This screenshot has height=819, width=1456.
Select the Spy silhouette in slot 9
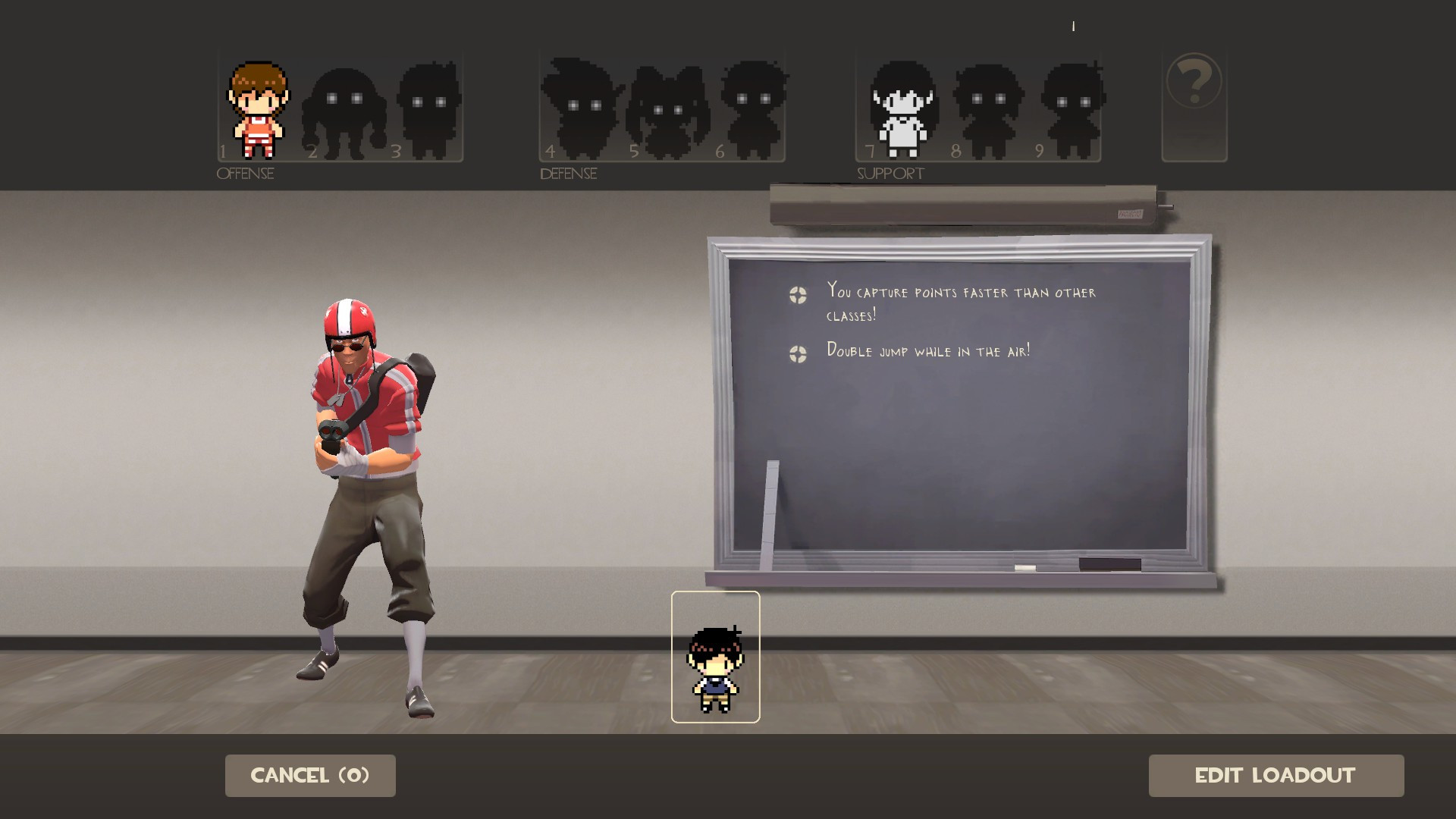point(1073,106)
